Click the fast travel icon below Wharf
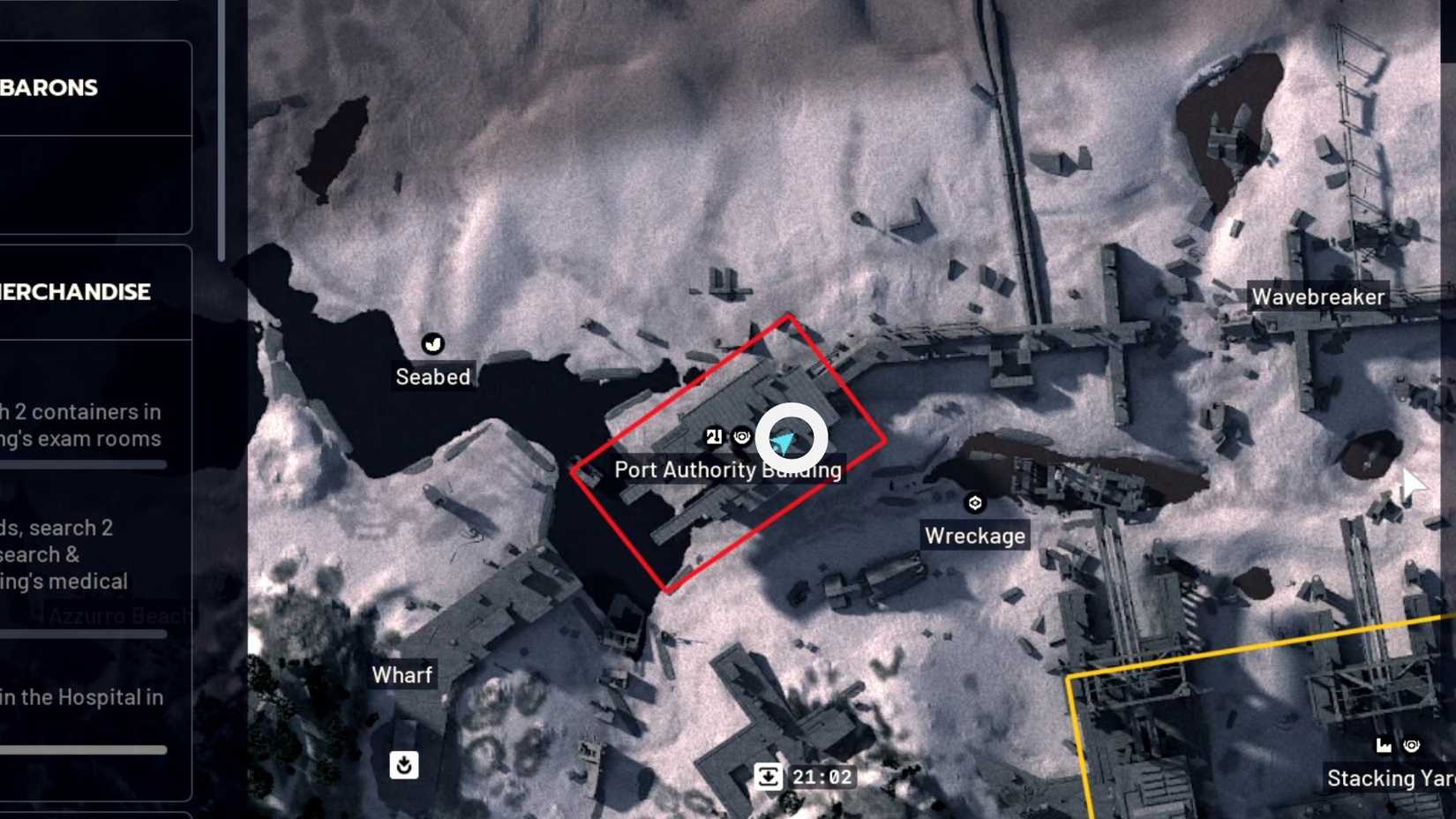The height and width of the screenshot is (819, 1456). point(404,766)
